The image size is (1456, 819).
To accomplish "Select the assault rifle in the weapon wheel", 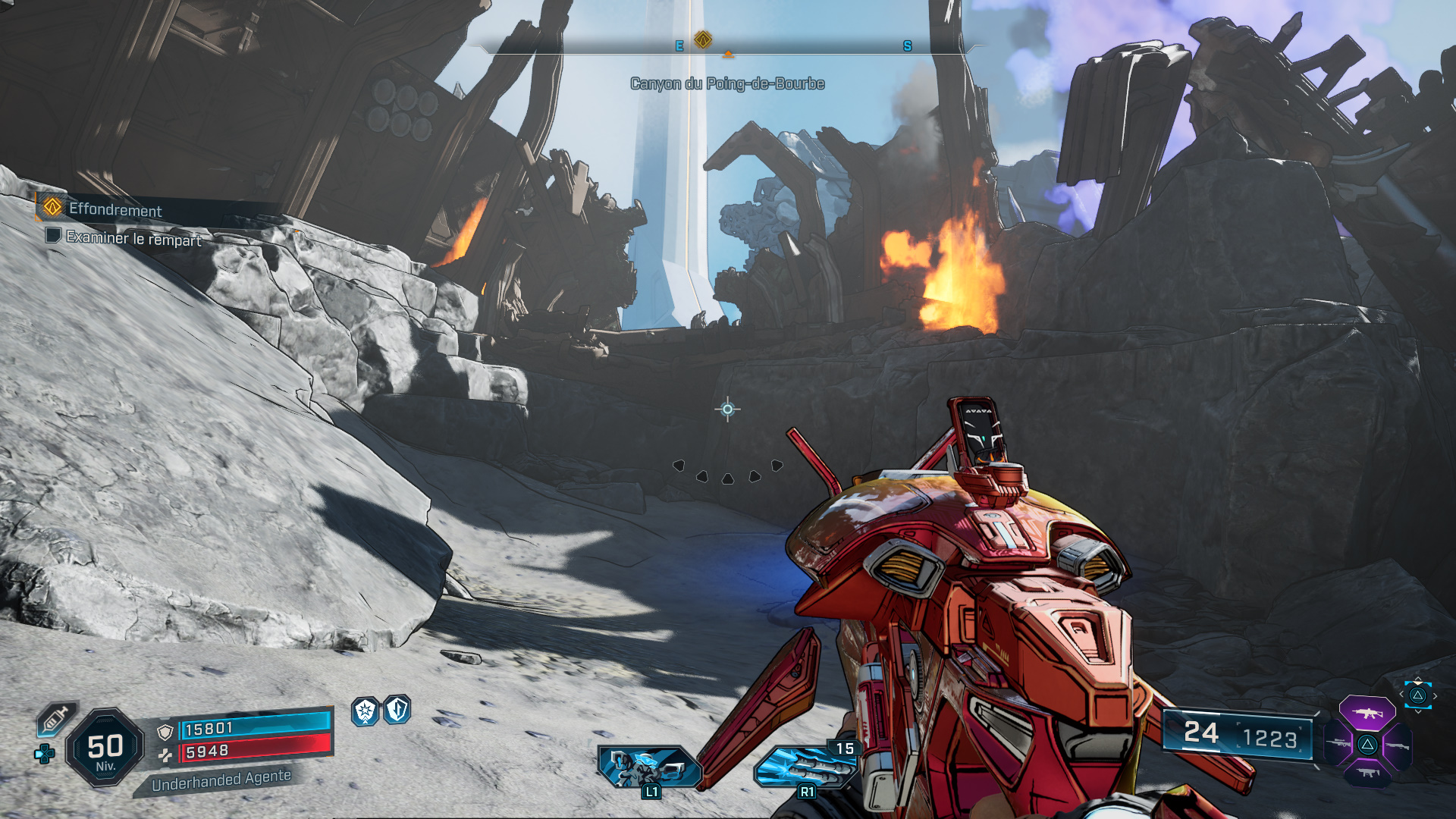I will pos(1367,713).
